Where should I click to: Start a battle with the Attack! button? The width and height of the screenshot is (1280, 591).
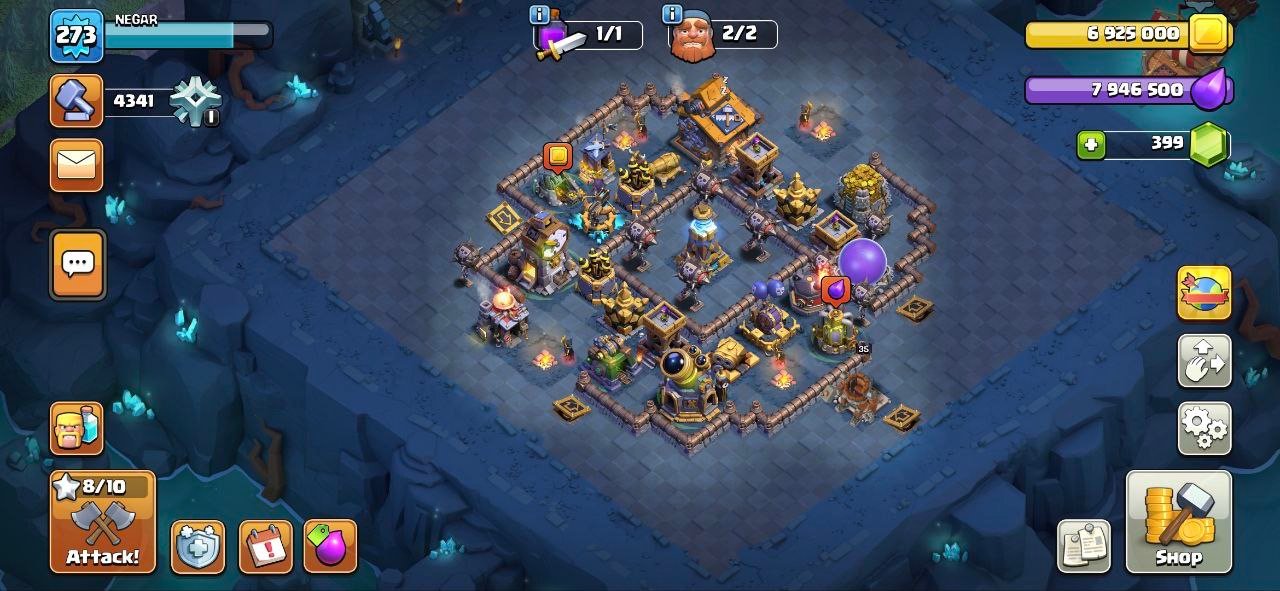103,522
